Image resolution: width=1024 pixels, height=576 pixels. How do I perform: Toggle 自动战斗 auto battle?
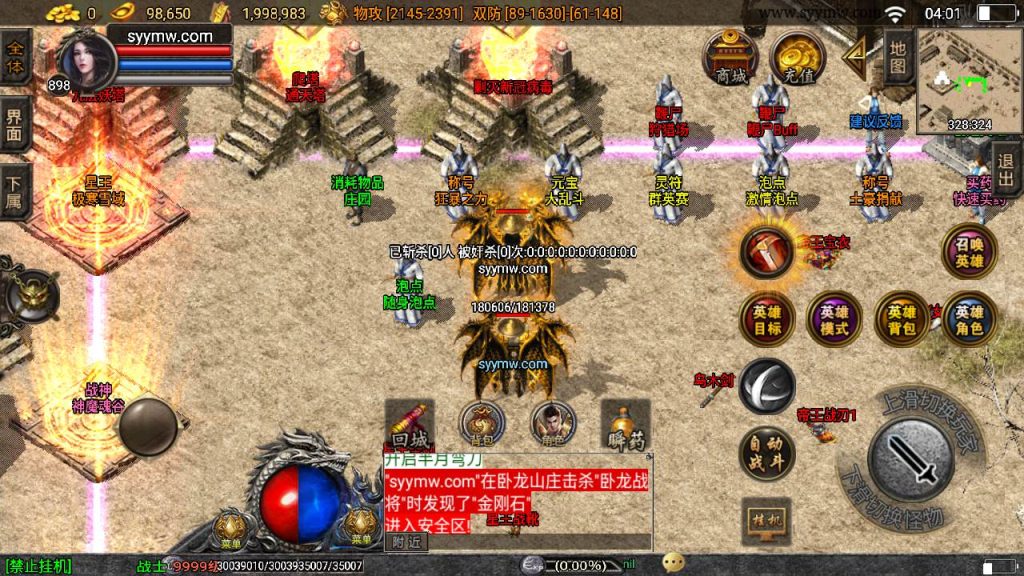click(x=767, y=455)
